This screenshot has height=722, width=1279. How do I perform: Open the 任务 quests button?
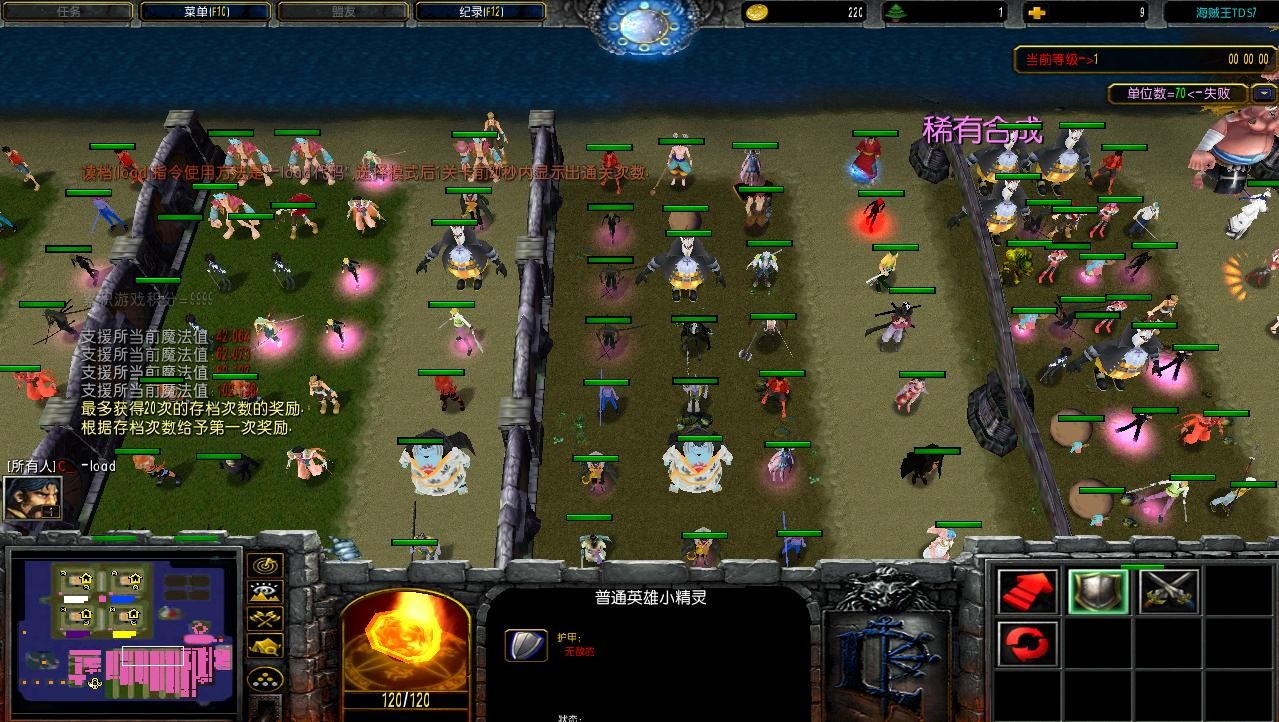pyautogui.click(x=68, y=12)
